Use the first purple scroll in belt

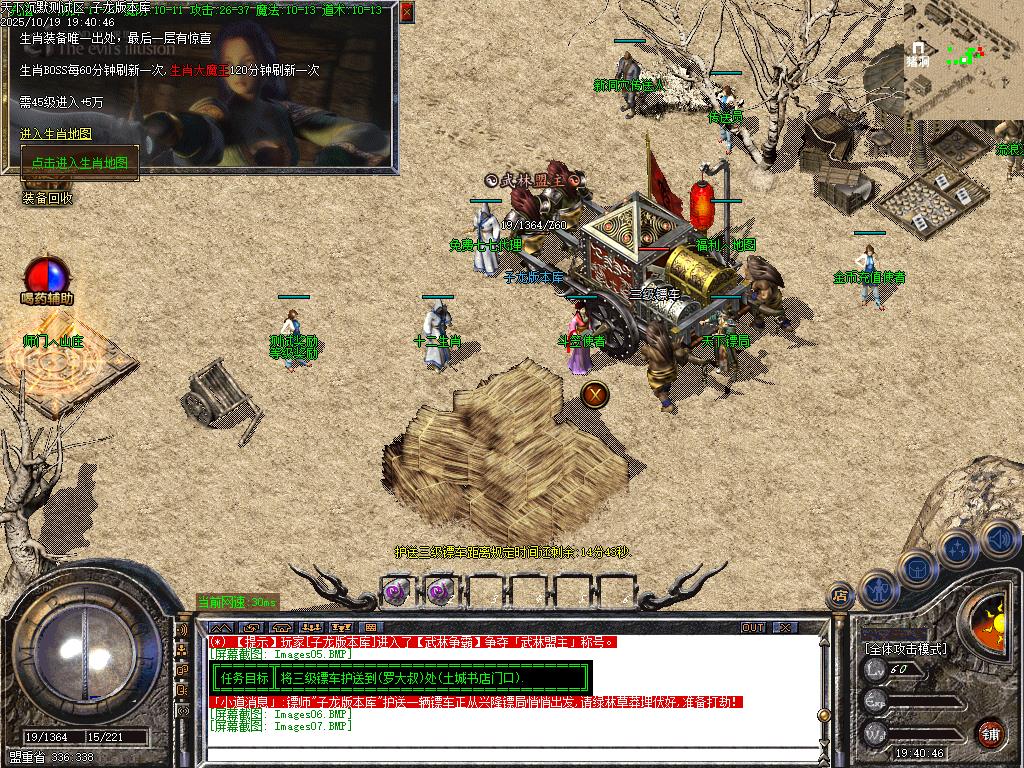pyautogui.click(x=394, y=591)
